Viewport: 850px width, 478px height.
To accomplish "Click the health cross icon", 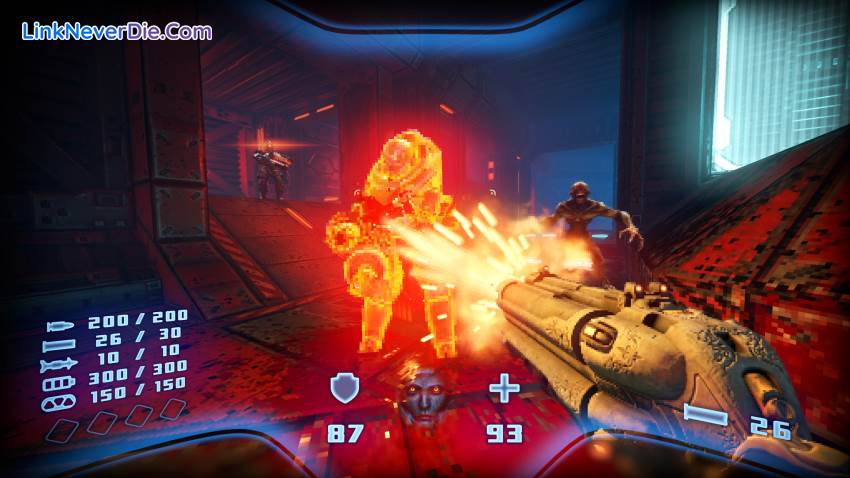I will click(x=503, y=387).
